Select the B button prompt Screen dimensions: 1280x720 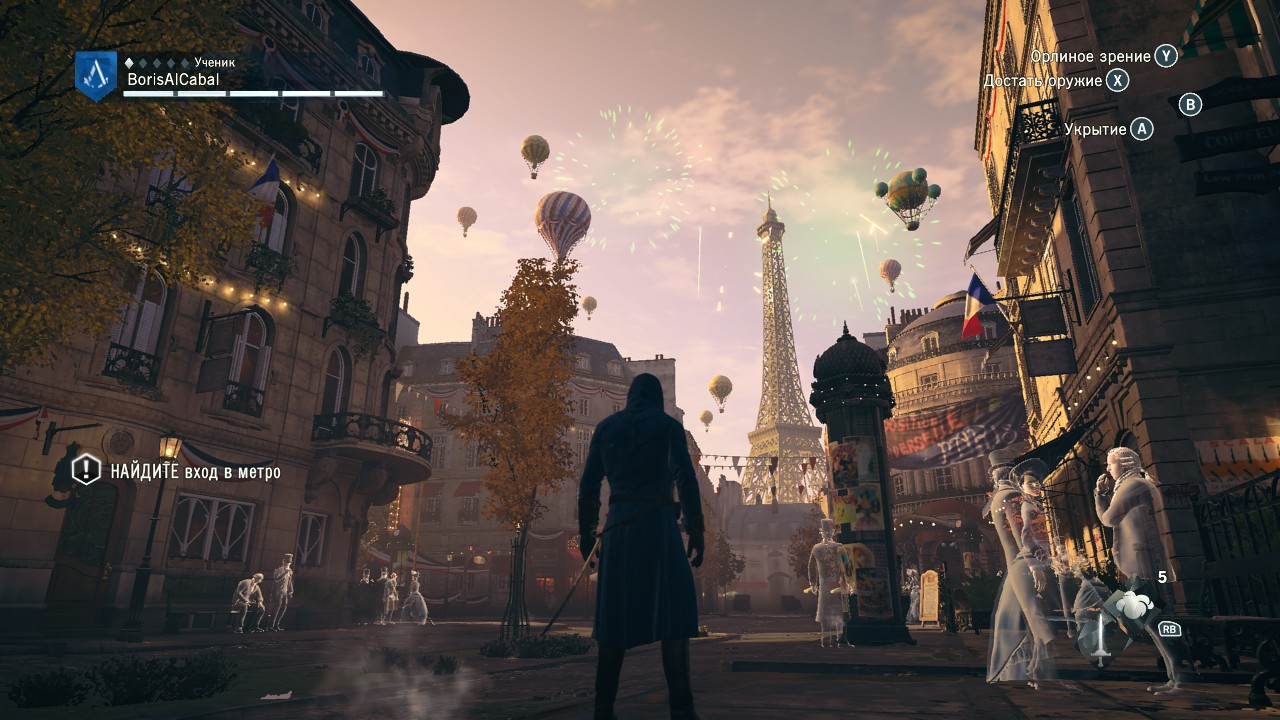coord(1190,106)
